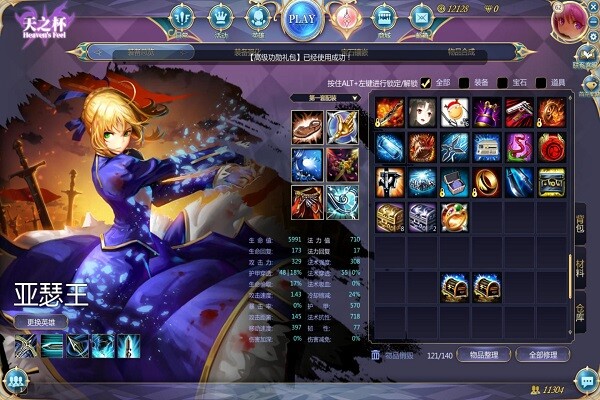The image size is (600, 400).
Task: Open the mail envelope icon in the top bar
Action: tap(421, 18)
